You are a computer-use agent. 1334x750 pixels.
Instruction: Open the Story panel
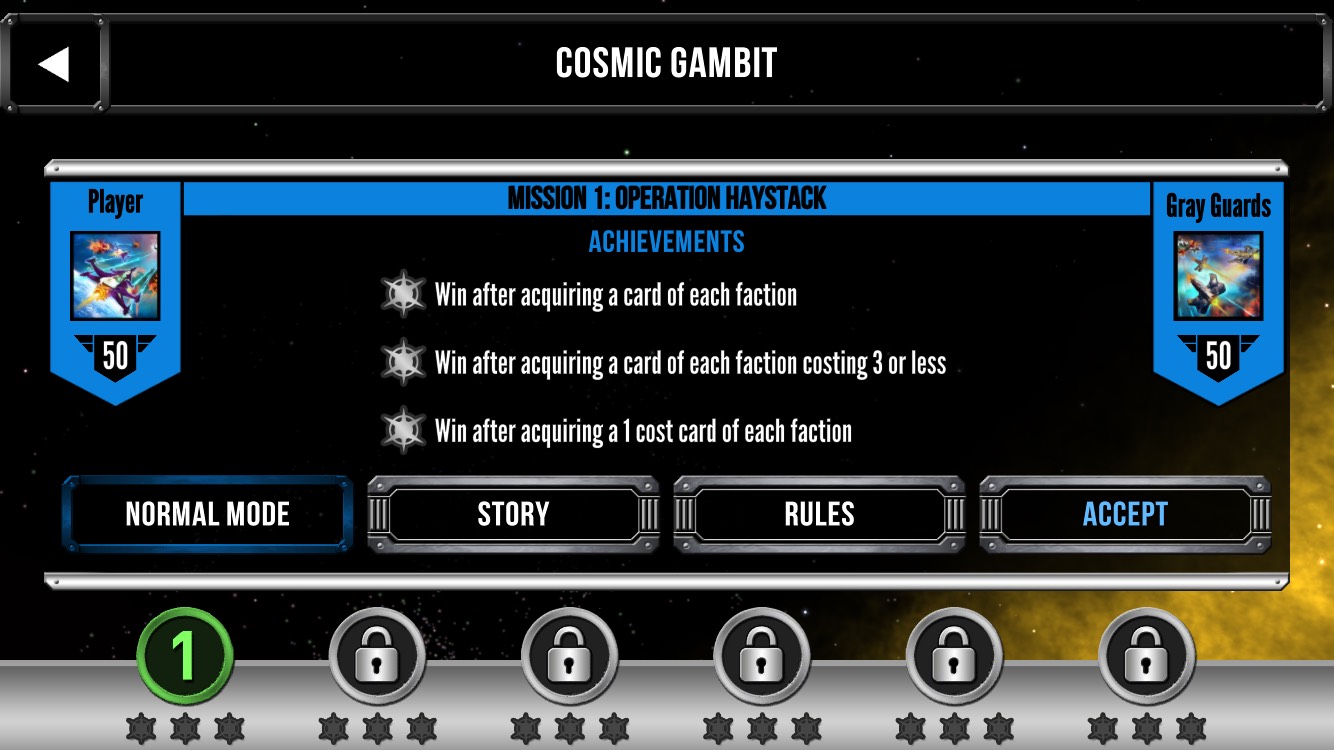(x=512, y=514)
